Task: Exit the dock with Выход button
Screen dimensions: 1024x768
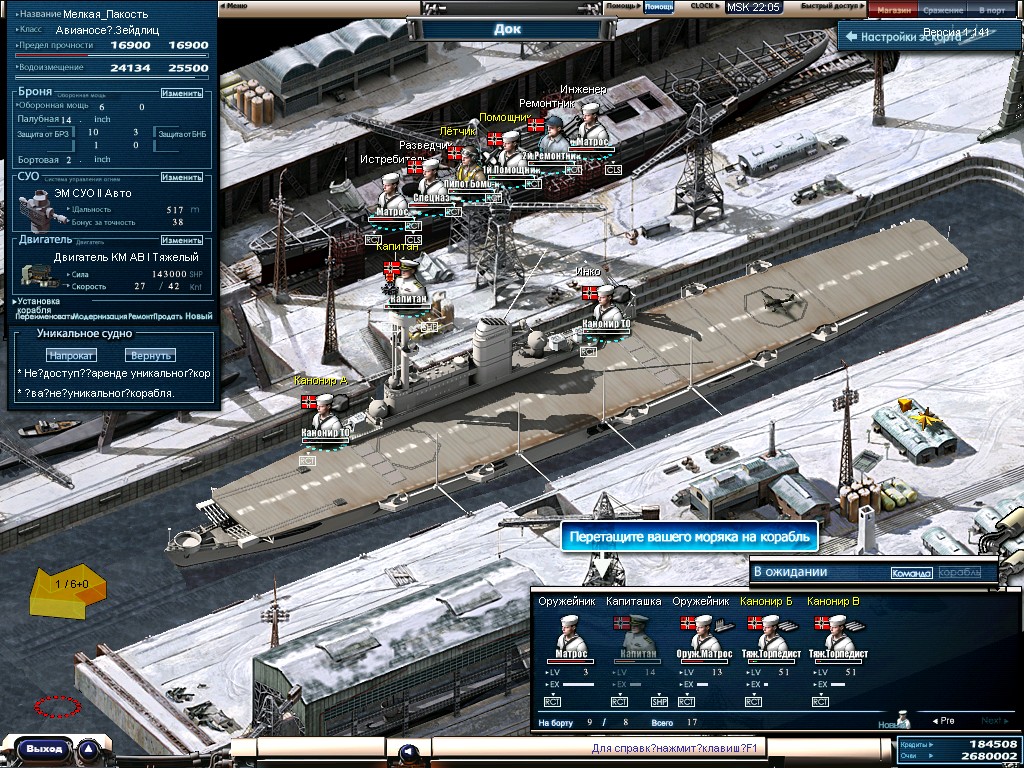Action: (44, 748)
